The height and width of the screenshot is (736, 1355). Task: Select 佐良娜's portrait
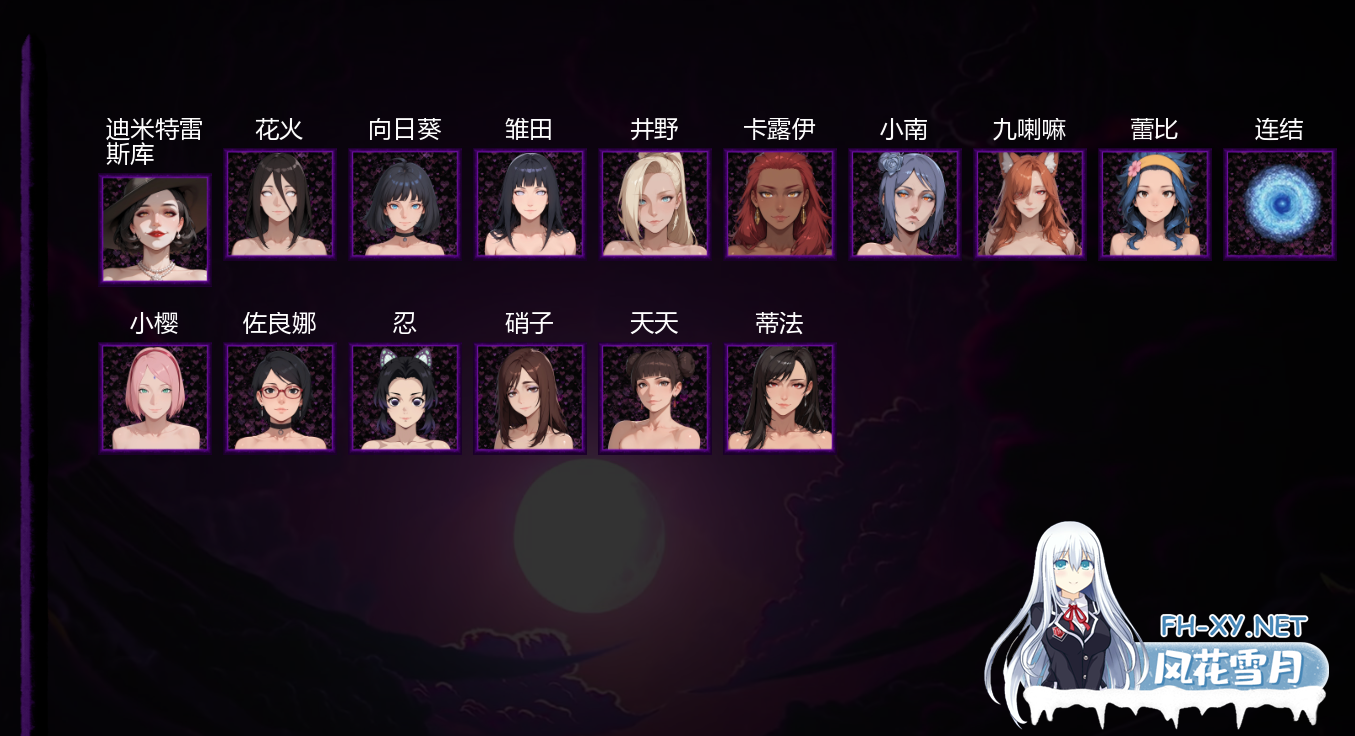(x=280, y=398)
